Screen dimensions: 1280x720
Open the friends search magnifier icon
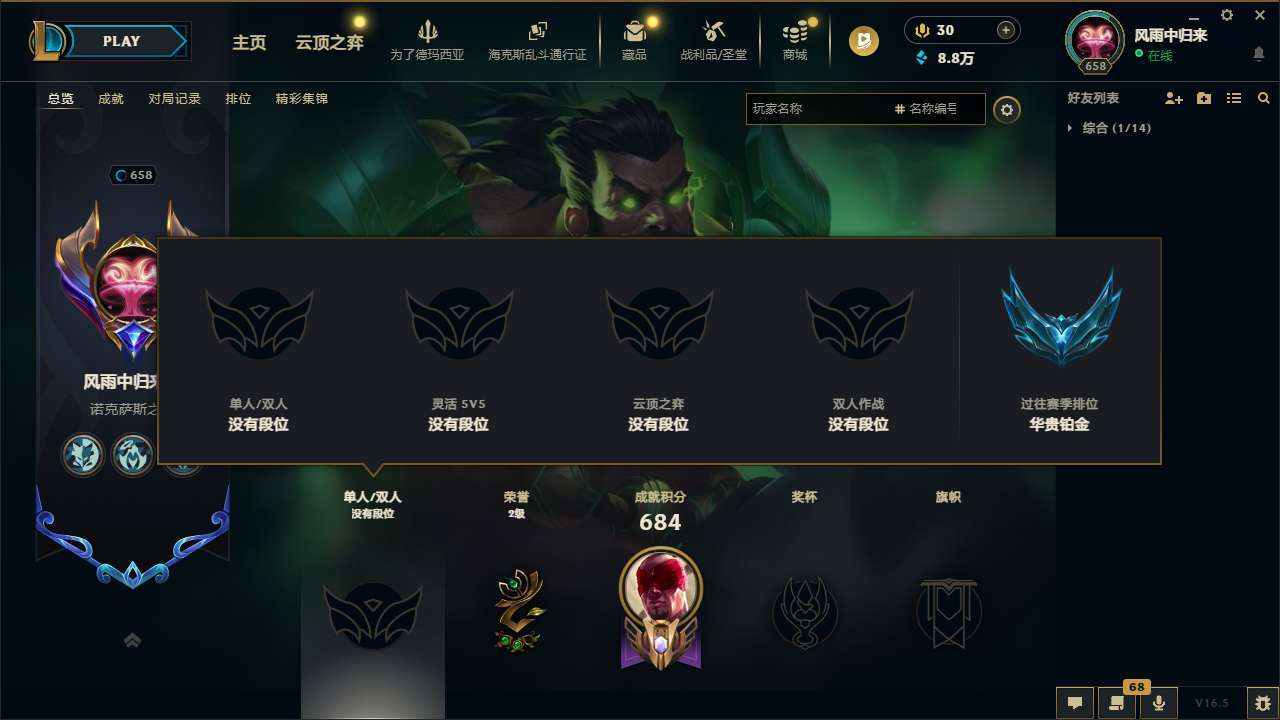tap(1263, 98)
